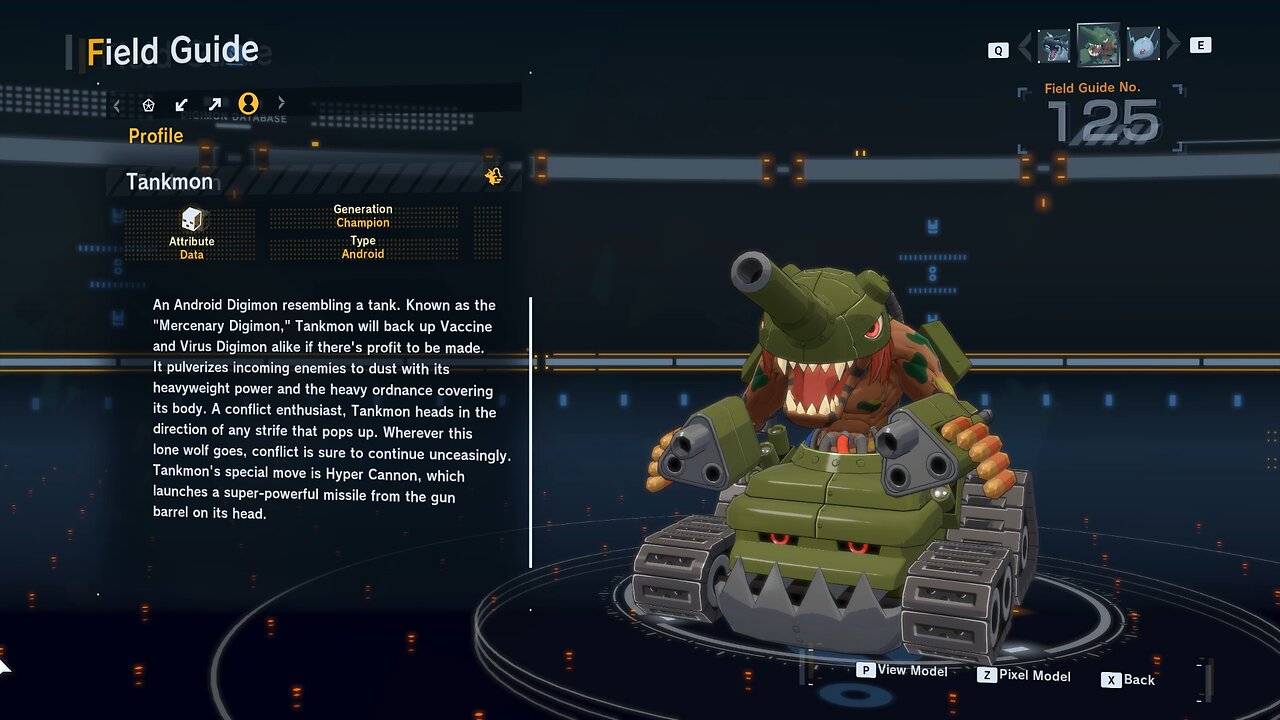The width and height of the screenshot is (1280, 720).
Task: Open the up-right arrow tab
Action: pos(215,104)
